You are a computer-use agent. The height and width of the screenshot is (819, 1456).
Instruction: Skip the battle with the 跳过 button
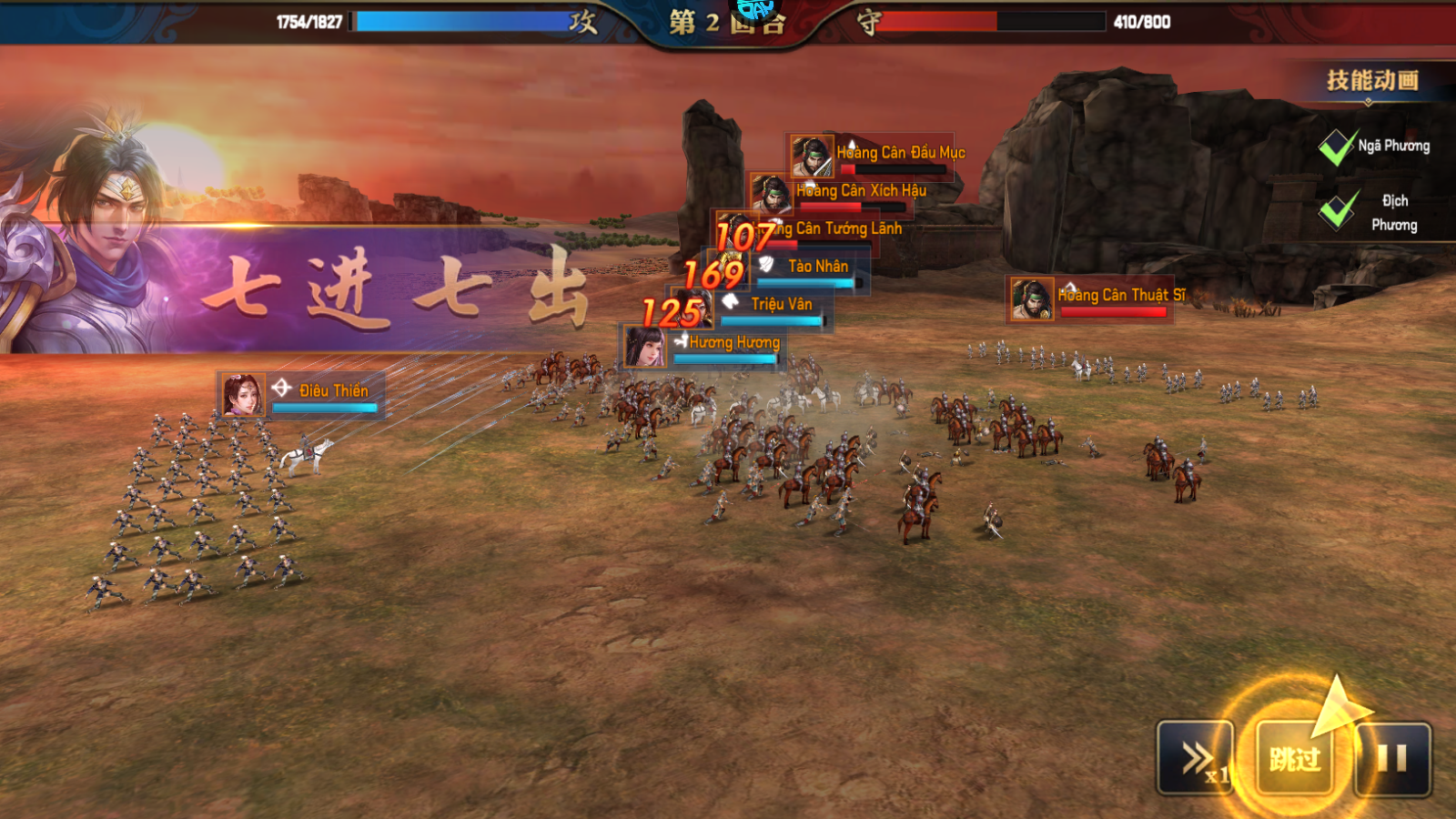pos(1295,757)
